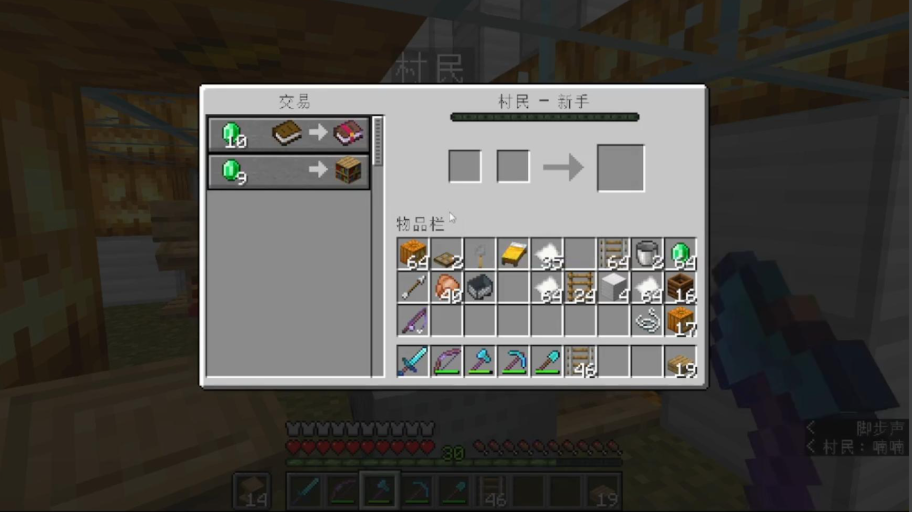Pick up the enchanted fishing rod
This screenshot has height=512, width=912.
click(x=412, y=321)
